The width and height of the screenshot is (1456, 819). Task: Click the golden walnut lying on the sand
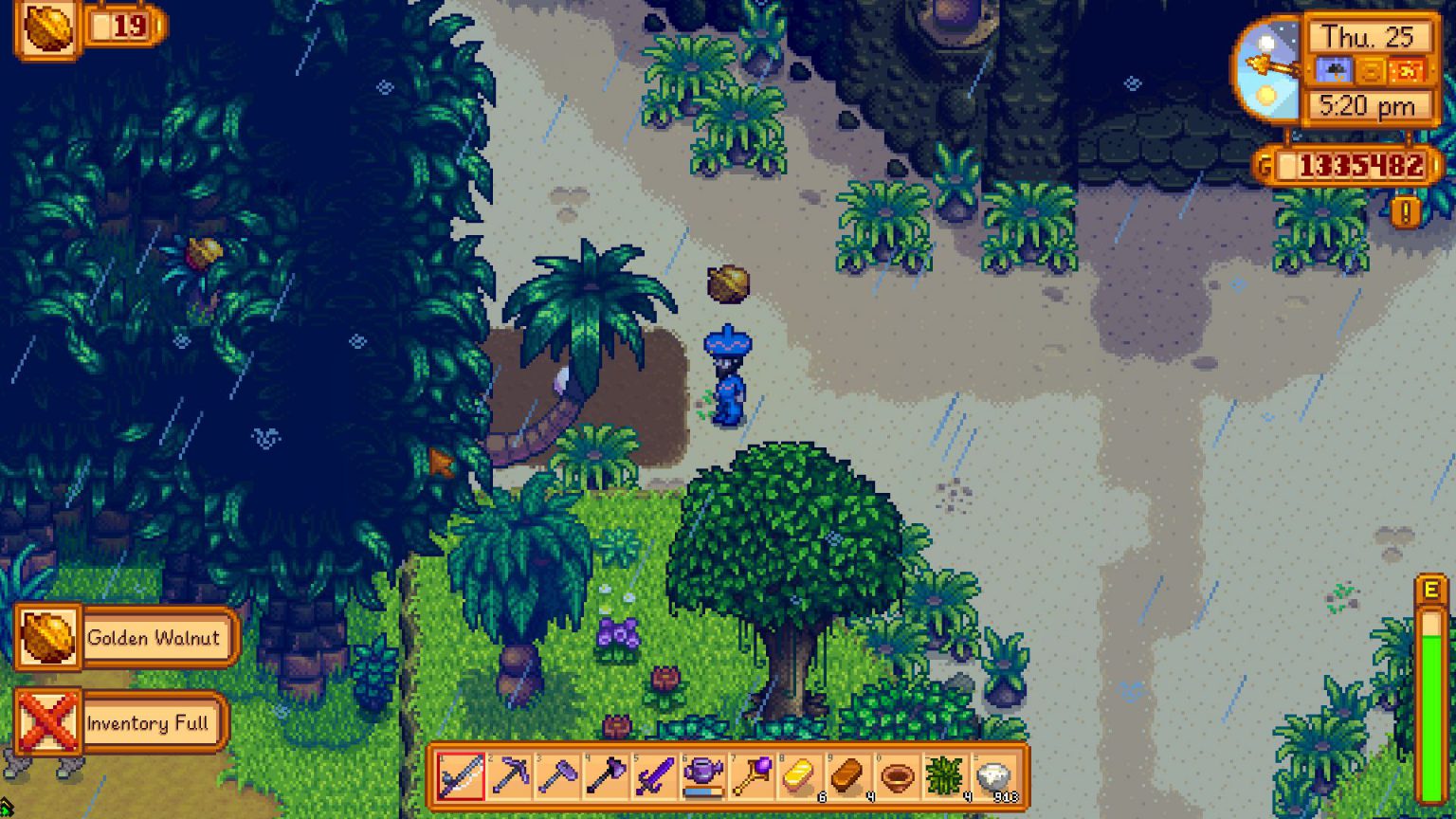coord(728,284)
